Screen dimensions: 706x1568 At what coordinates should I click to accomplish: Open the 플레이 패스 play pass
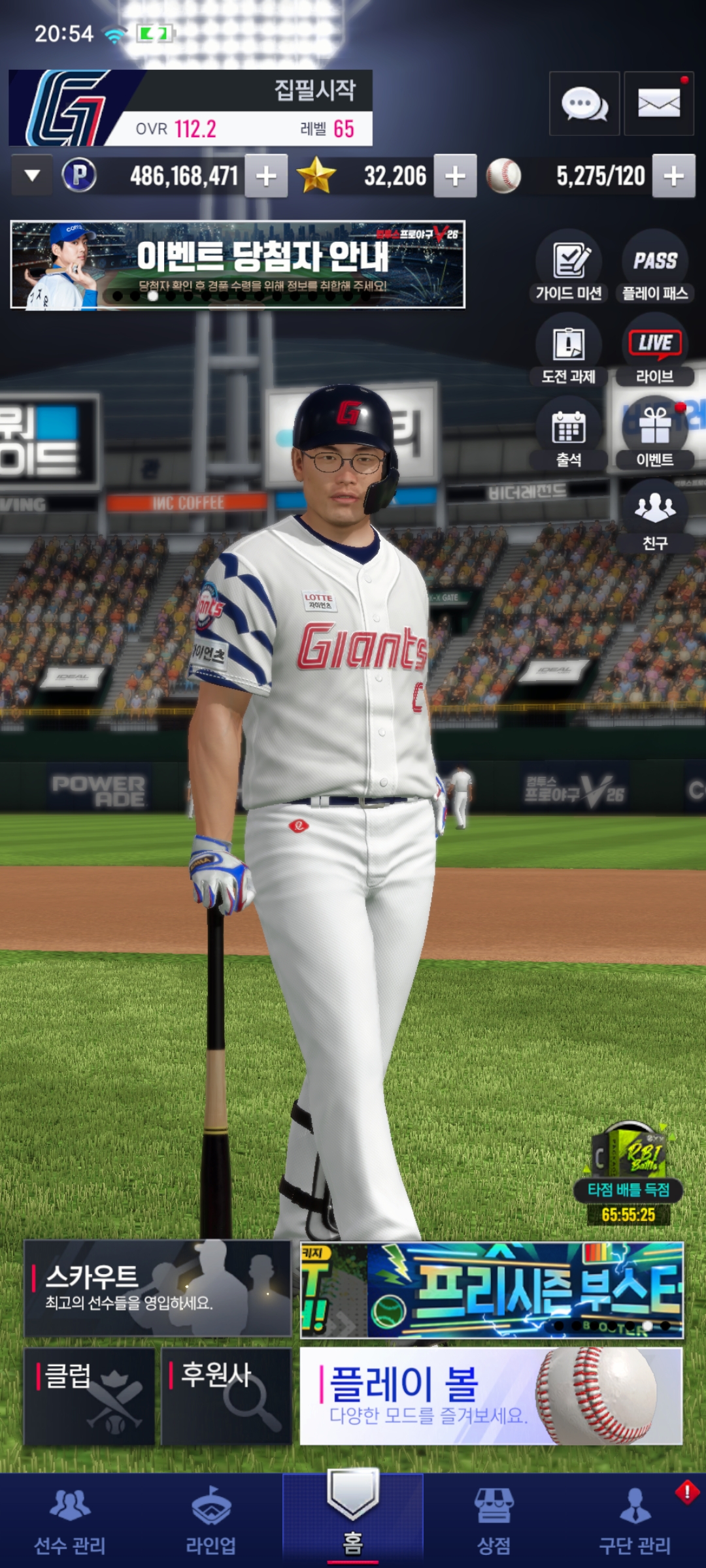655,266
